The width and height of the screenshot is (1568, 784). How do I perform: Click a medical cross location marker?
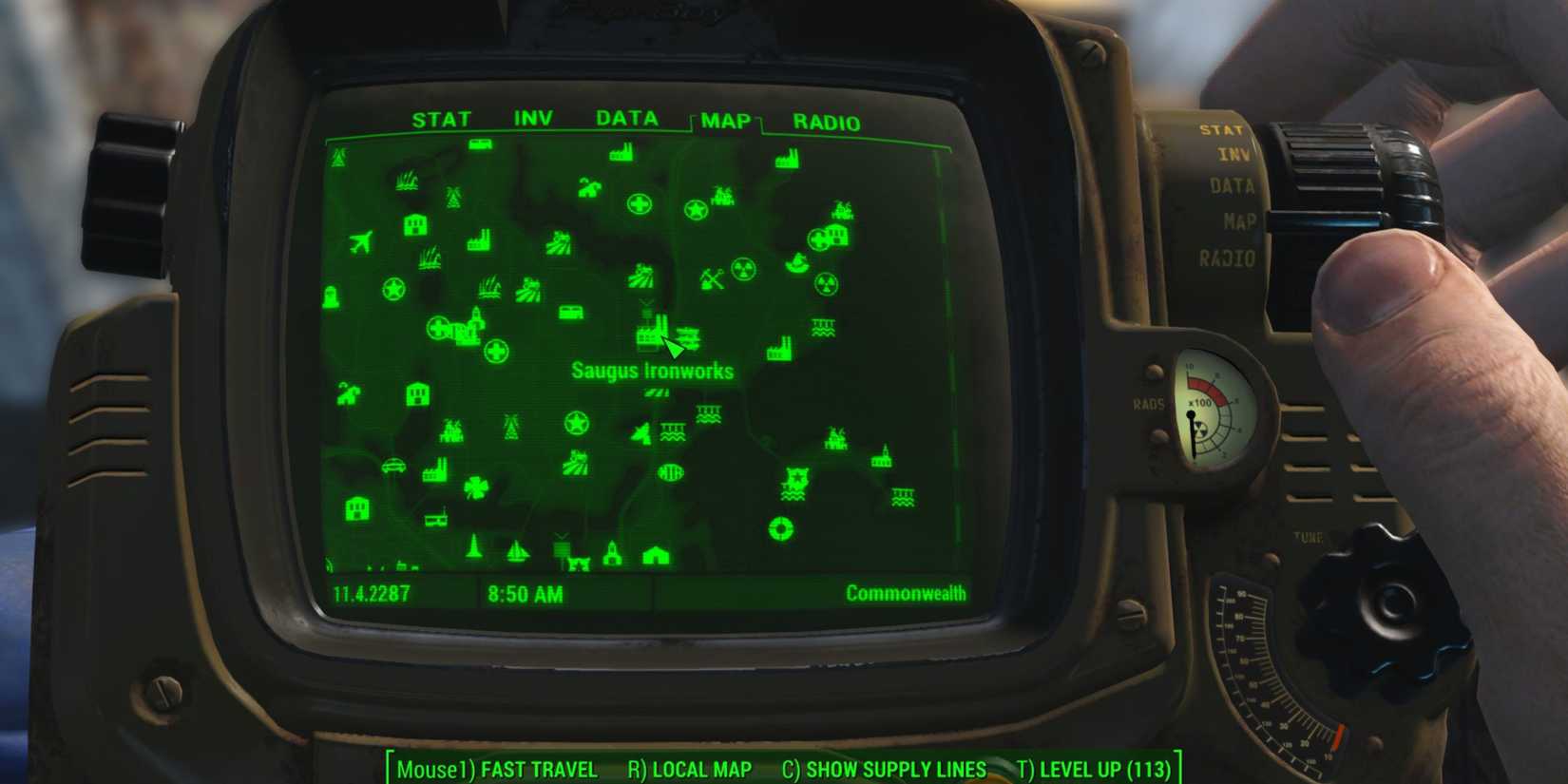pyautogui.click(x=639, y=202)
